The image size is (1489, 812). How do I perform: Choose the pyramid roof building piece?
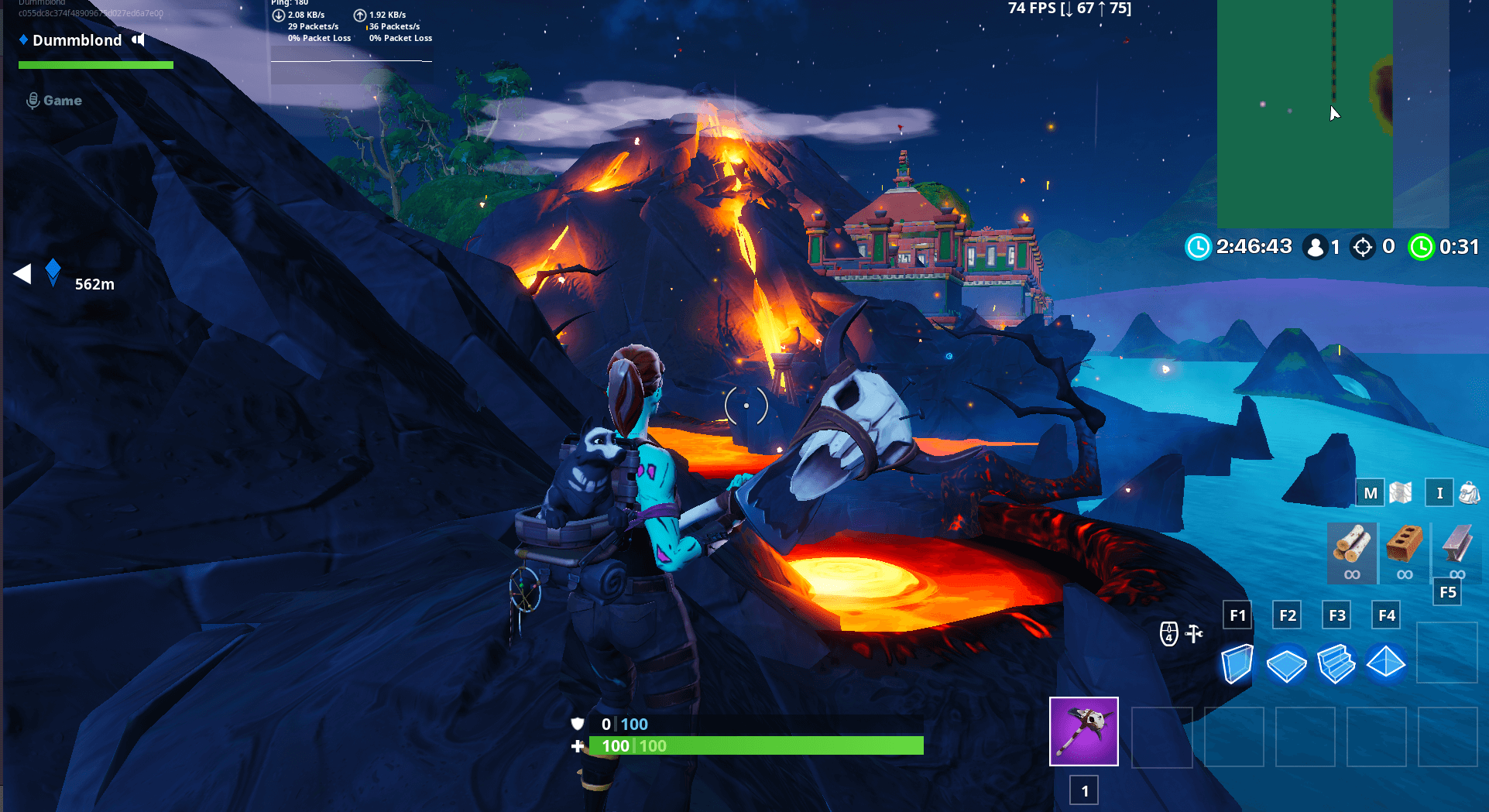coord(1385,663)
